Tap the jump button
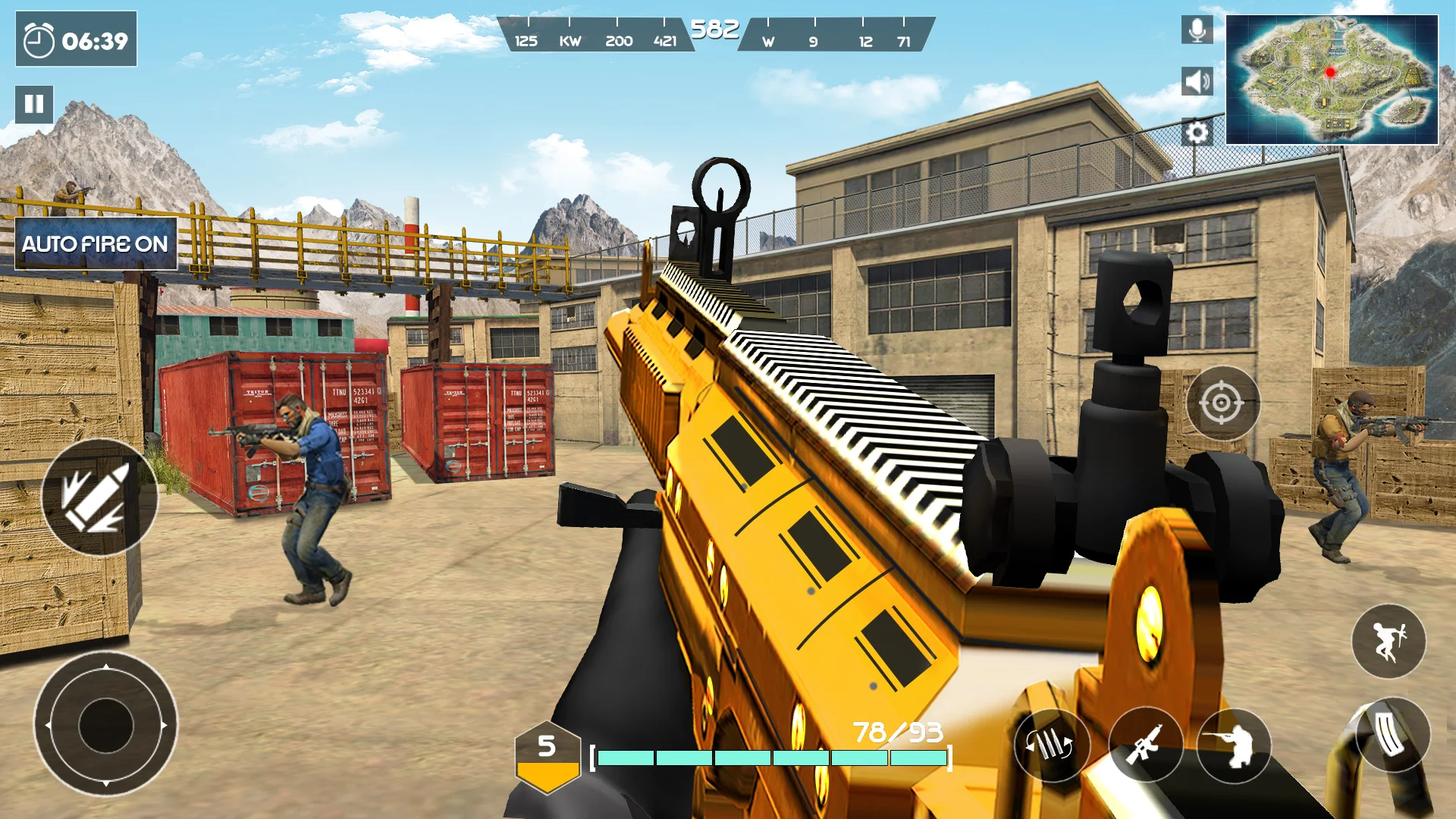The width and height of the screenshot is (1456, 819). pyautogui.click(x=1388, y=642)
